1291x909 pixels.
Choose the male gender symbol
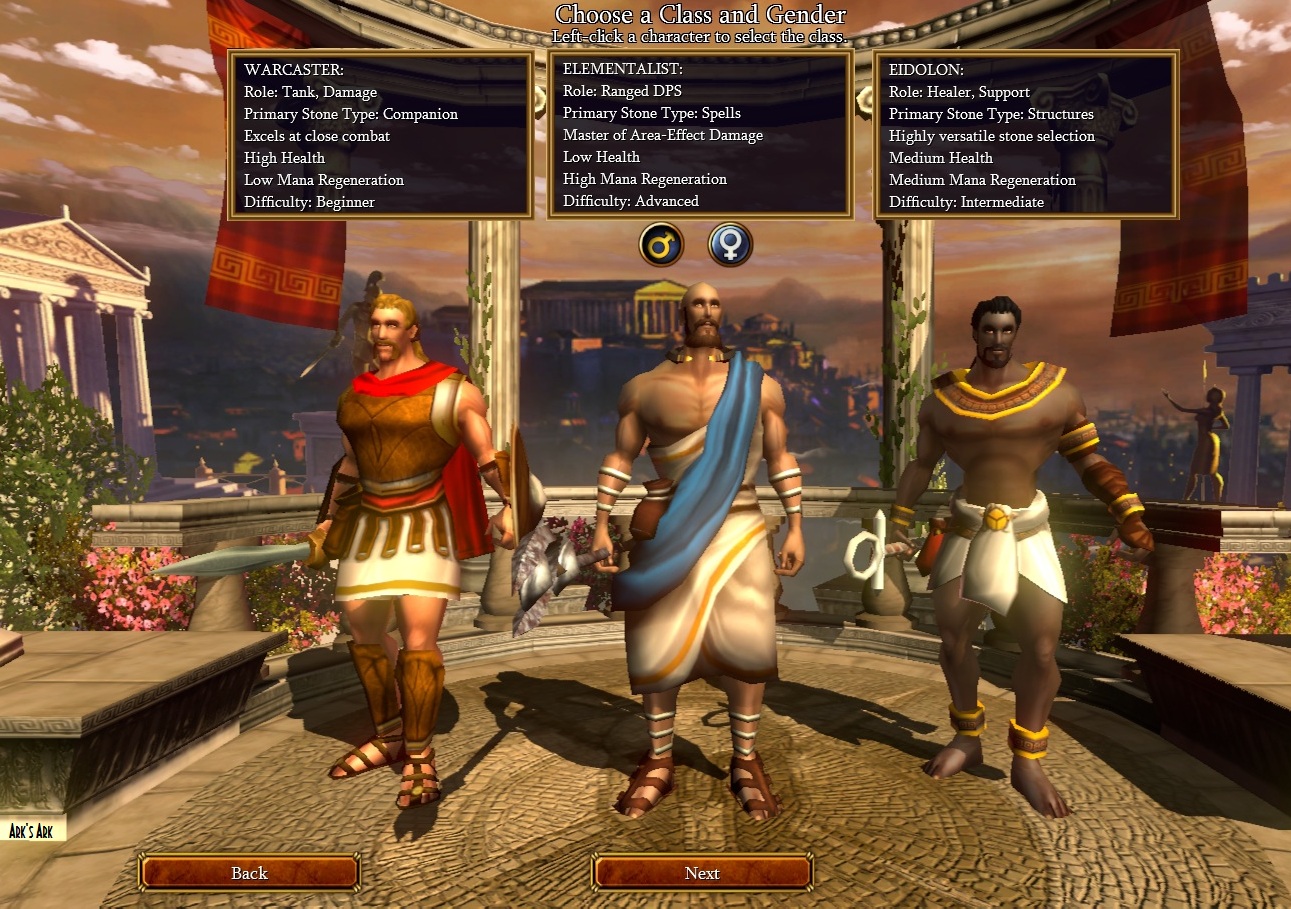(x=662, y=244)
